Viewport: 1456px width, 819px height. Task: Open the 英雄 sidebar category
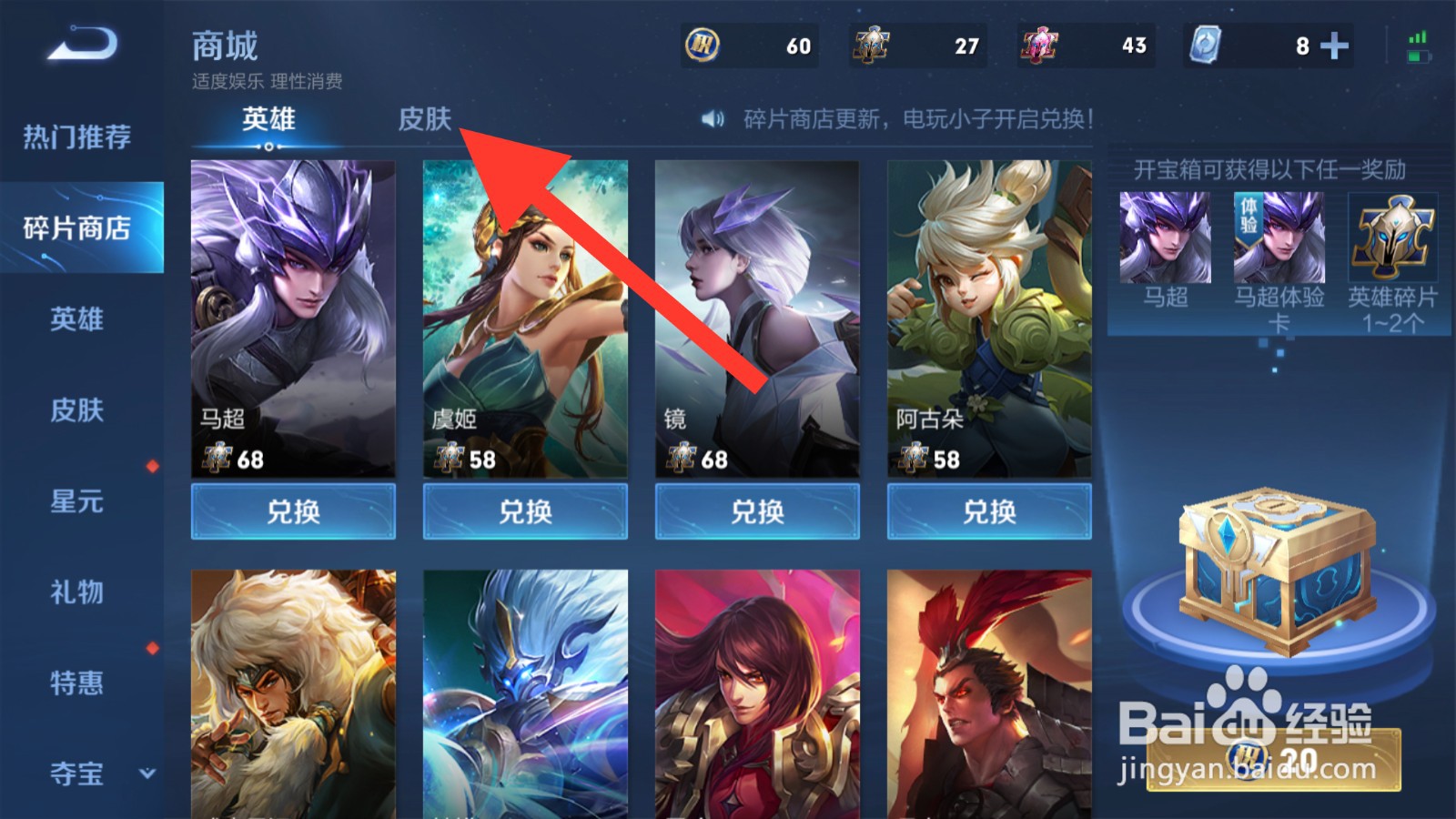click(x=77, y=319)
